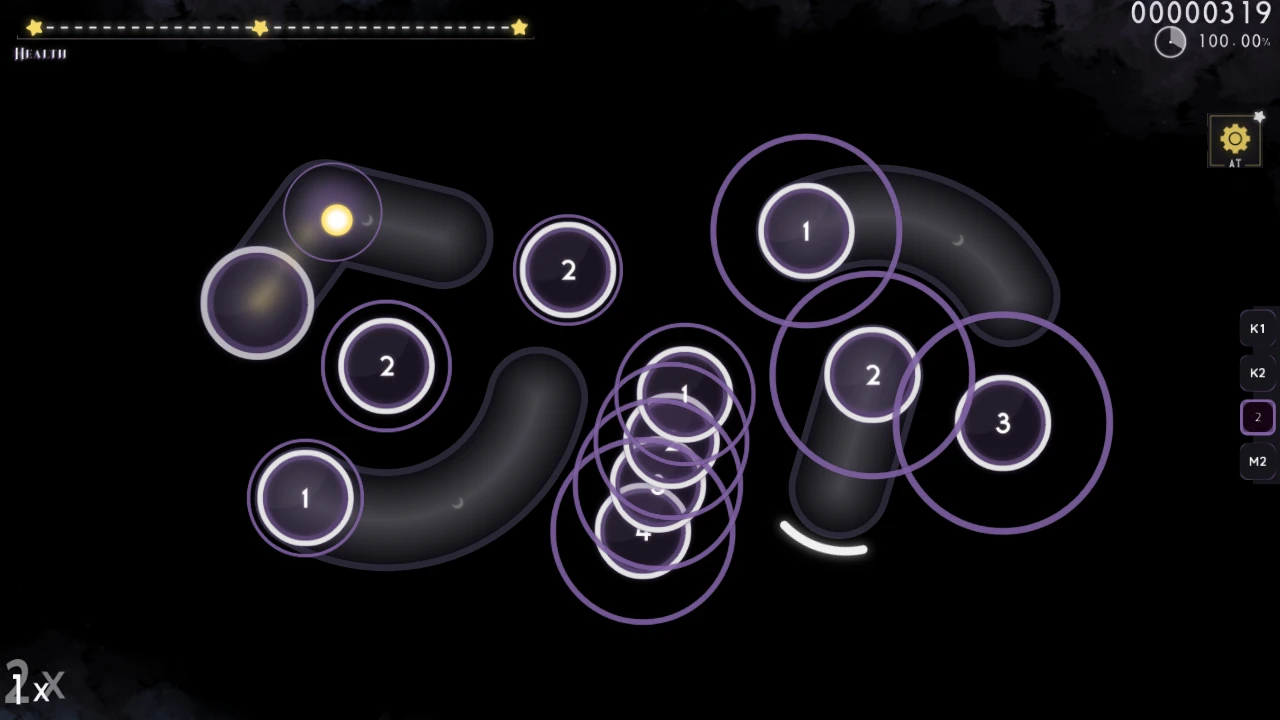Toggle the M2 mouse button indicator
The width and height of the screenshot is (1280, 720).
(1257, 461)
